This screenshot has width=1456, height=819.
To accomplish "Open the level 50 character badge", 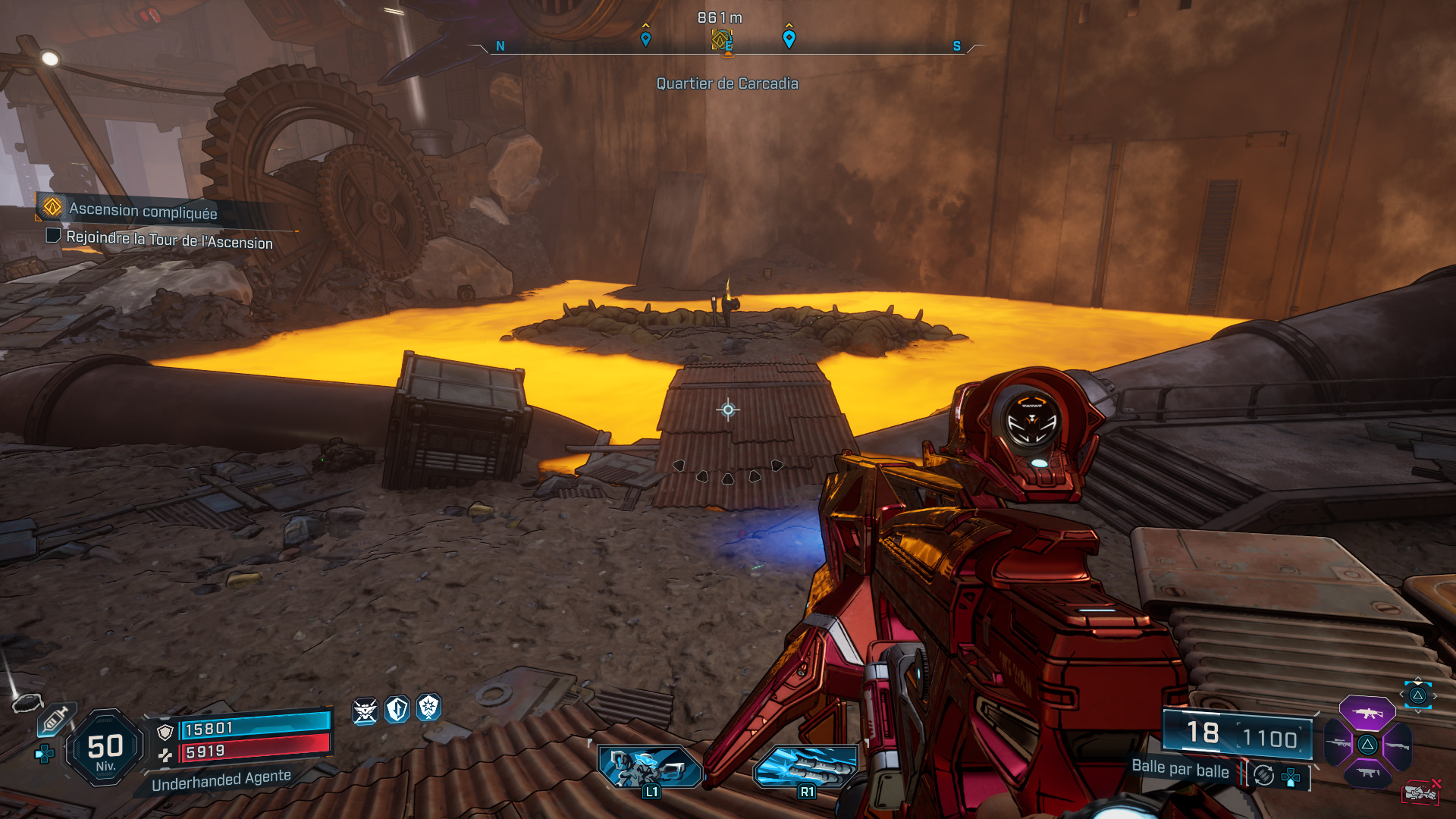I will [x=105, y=748].
